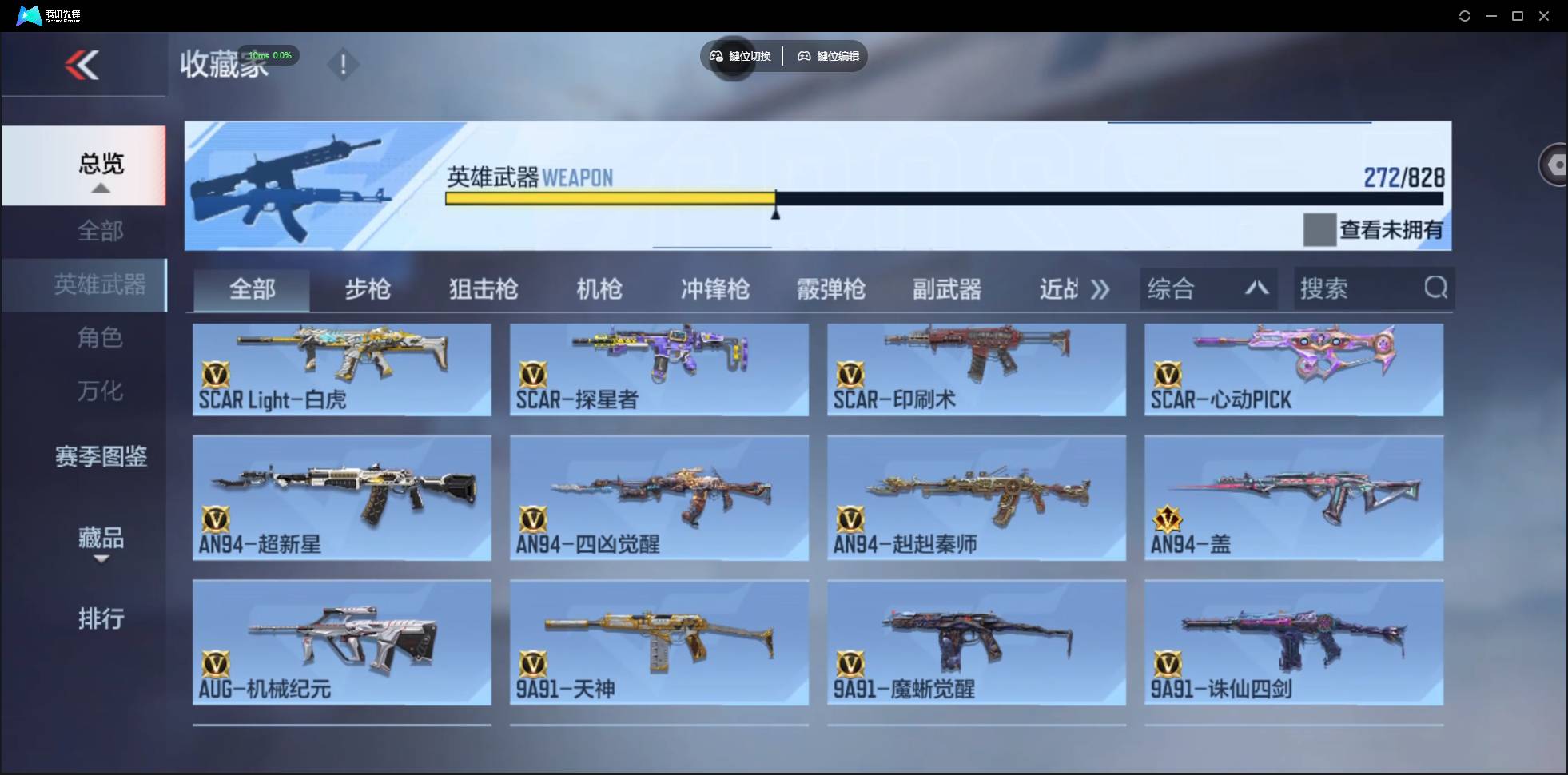
Task: Click the search magnifier icon
Action: click(1436, 288)
